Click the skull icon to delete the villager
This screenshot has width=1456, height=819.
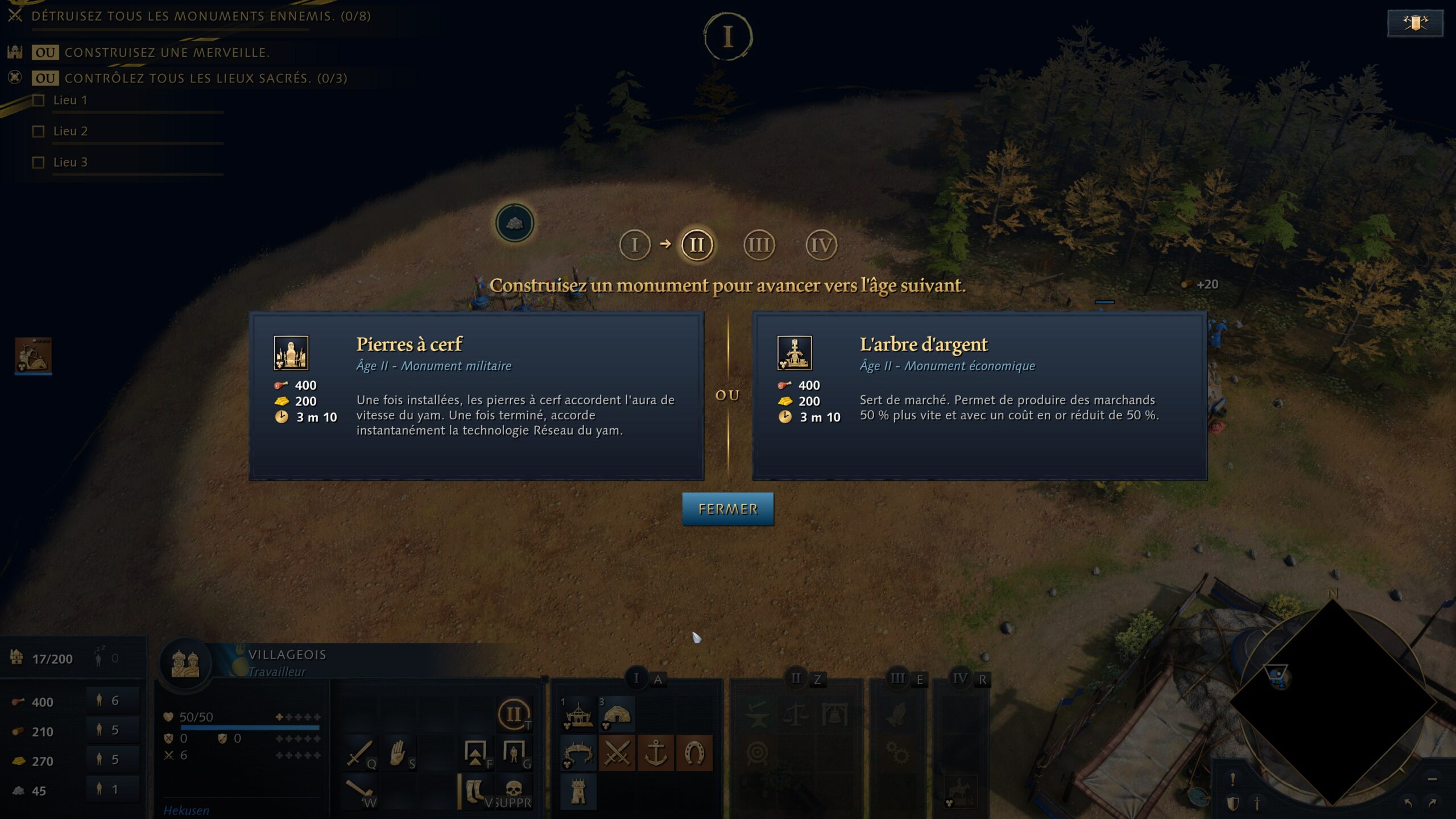coord(515,789)
